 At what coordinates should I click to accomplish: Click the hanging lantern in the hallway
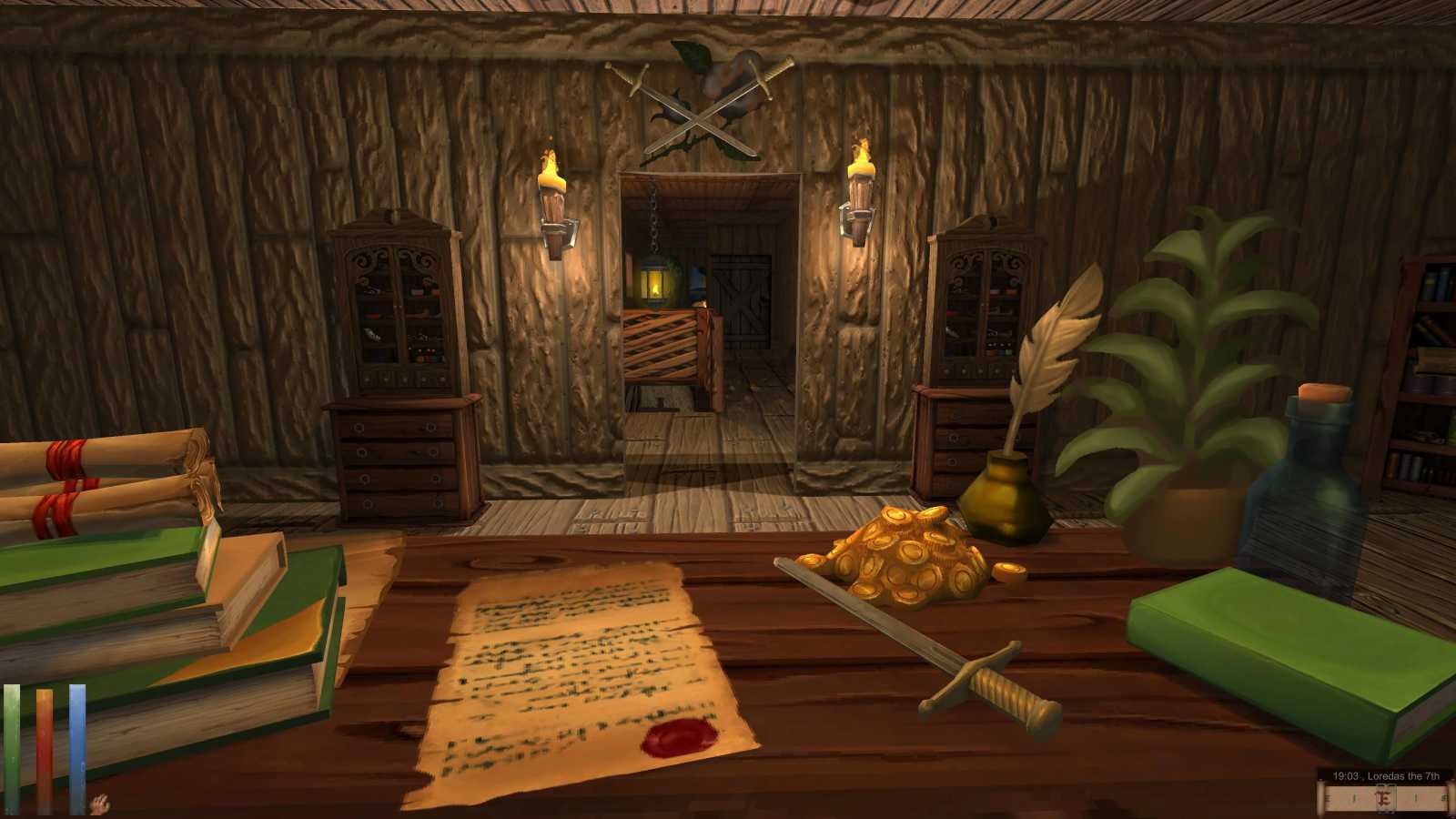click(x=654, y=284)
